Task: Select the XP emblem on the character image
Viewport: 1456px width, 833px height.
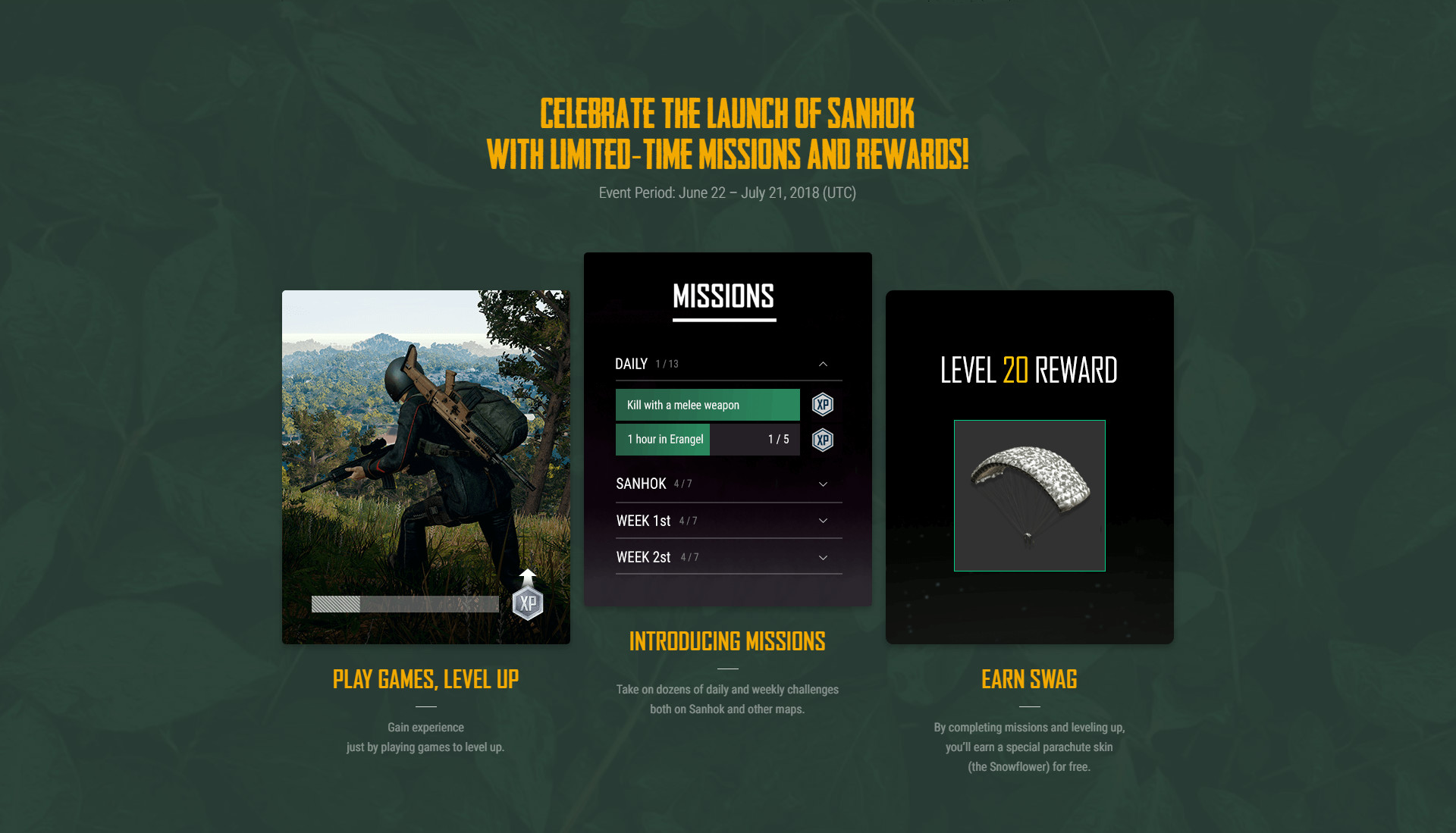Action: click(528, 603)
